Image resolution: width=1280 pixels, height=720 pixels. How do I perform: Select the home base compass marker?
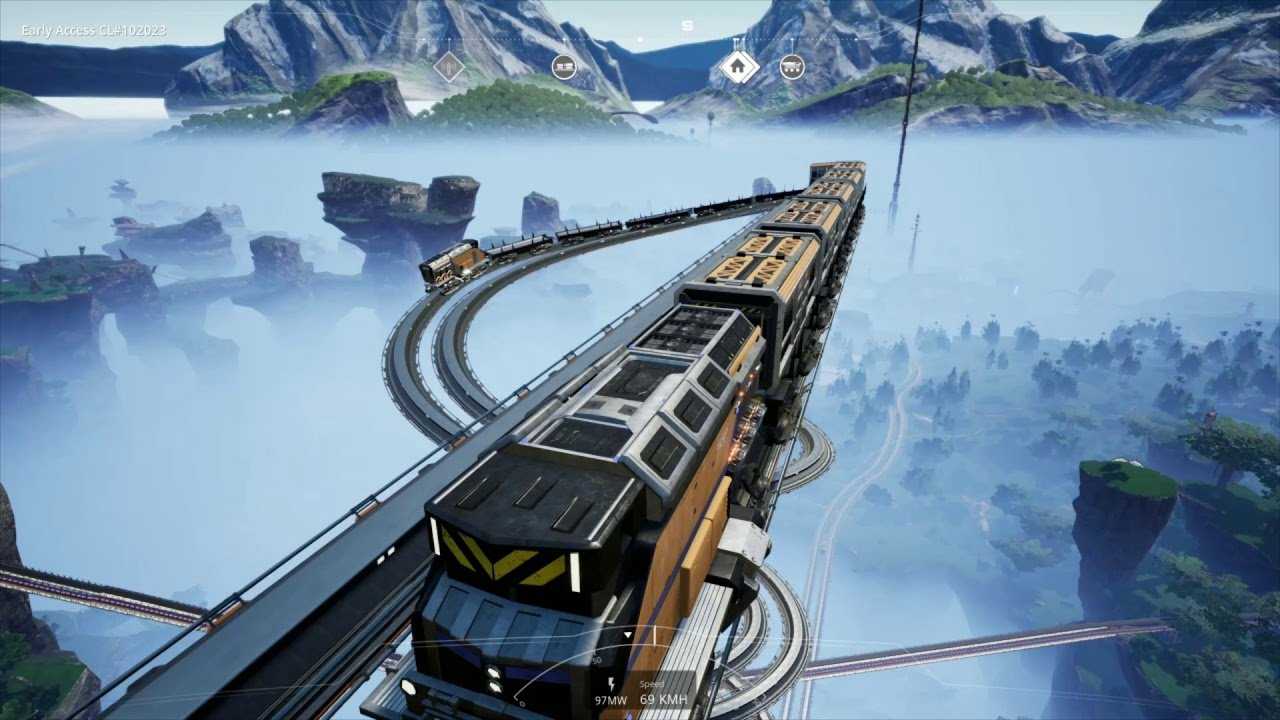click(x=738, y=67)
